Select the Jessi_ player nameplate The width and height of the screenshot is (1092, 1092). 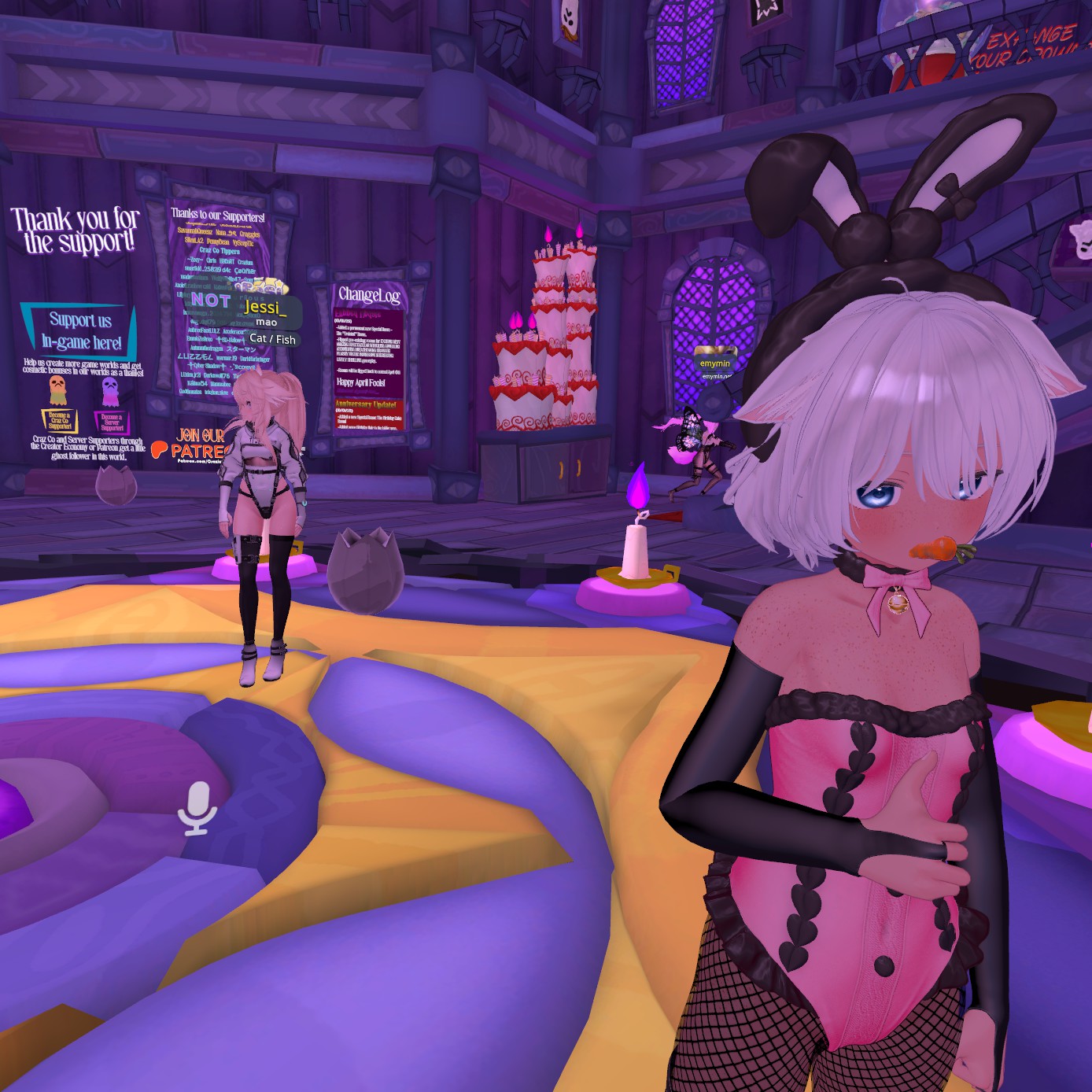[x=266, y=306]
